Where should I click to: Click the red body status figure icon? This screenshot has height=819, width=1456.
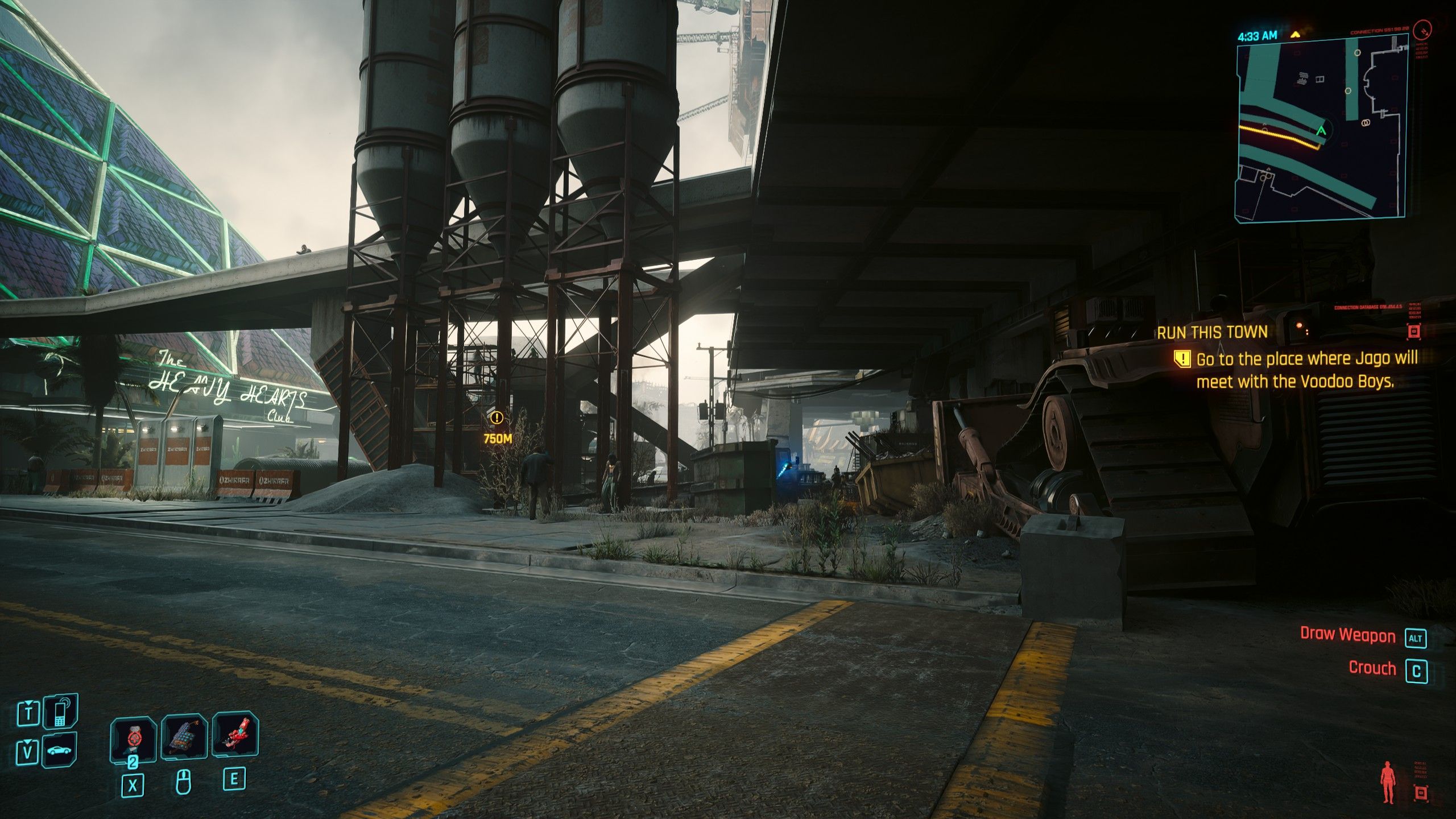[1388, 783]
